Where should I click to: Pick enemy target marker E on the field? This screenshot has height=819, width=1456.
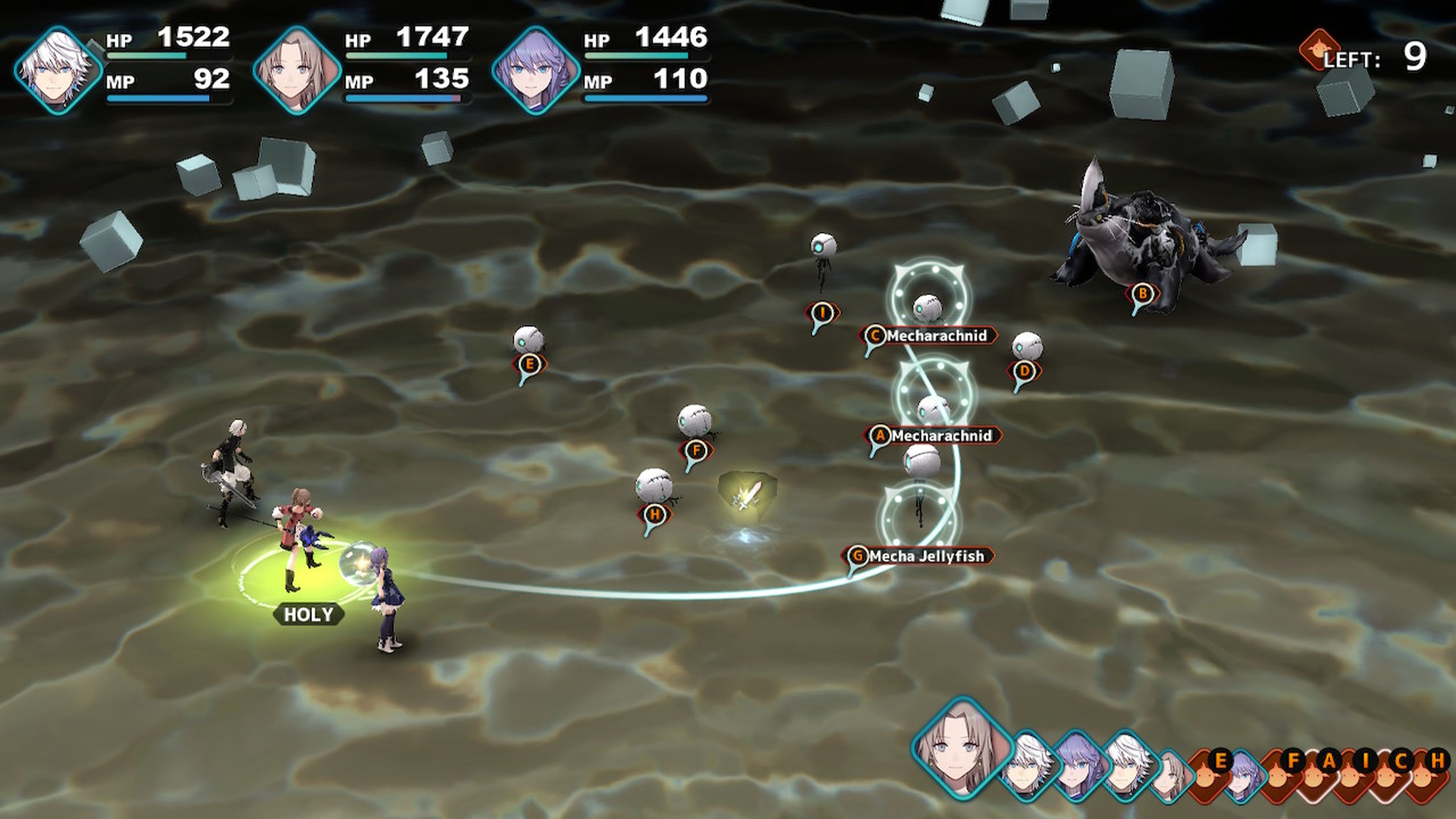tap(530, 364)
